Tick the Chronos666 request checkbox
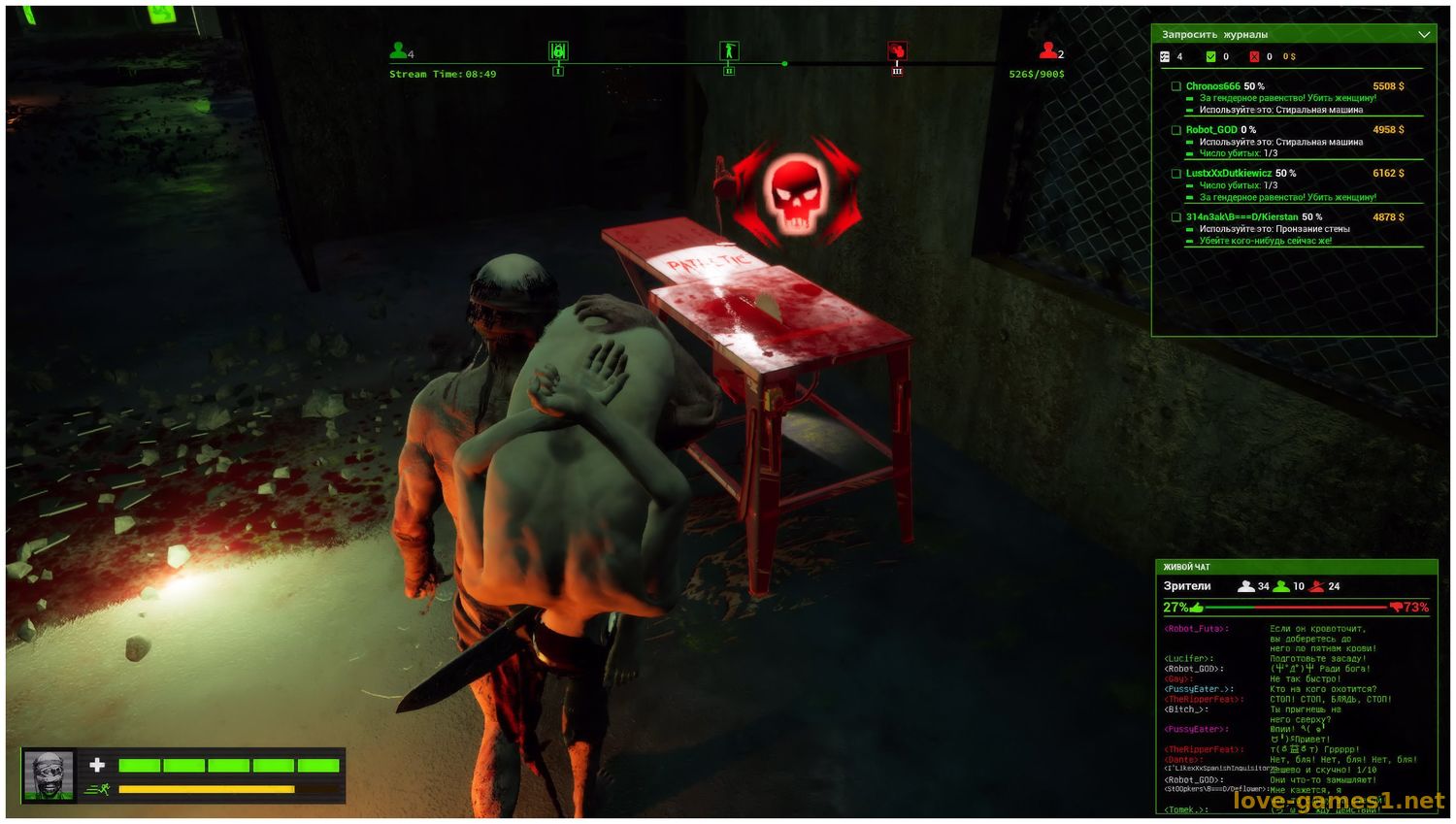Image resolution: width=1456 pixels, height=824 pixels. click(x=1176, y=86)
